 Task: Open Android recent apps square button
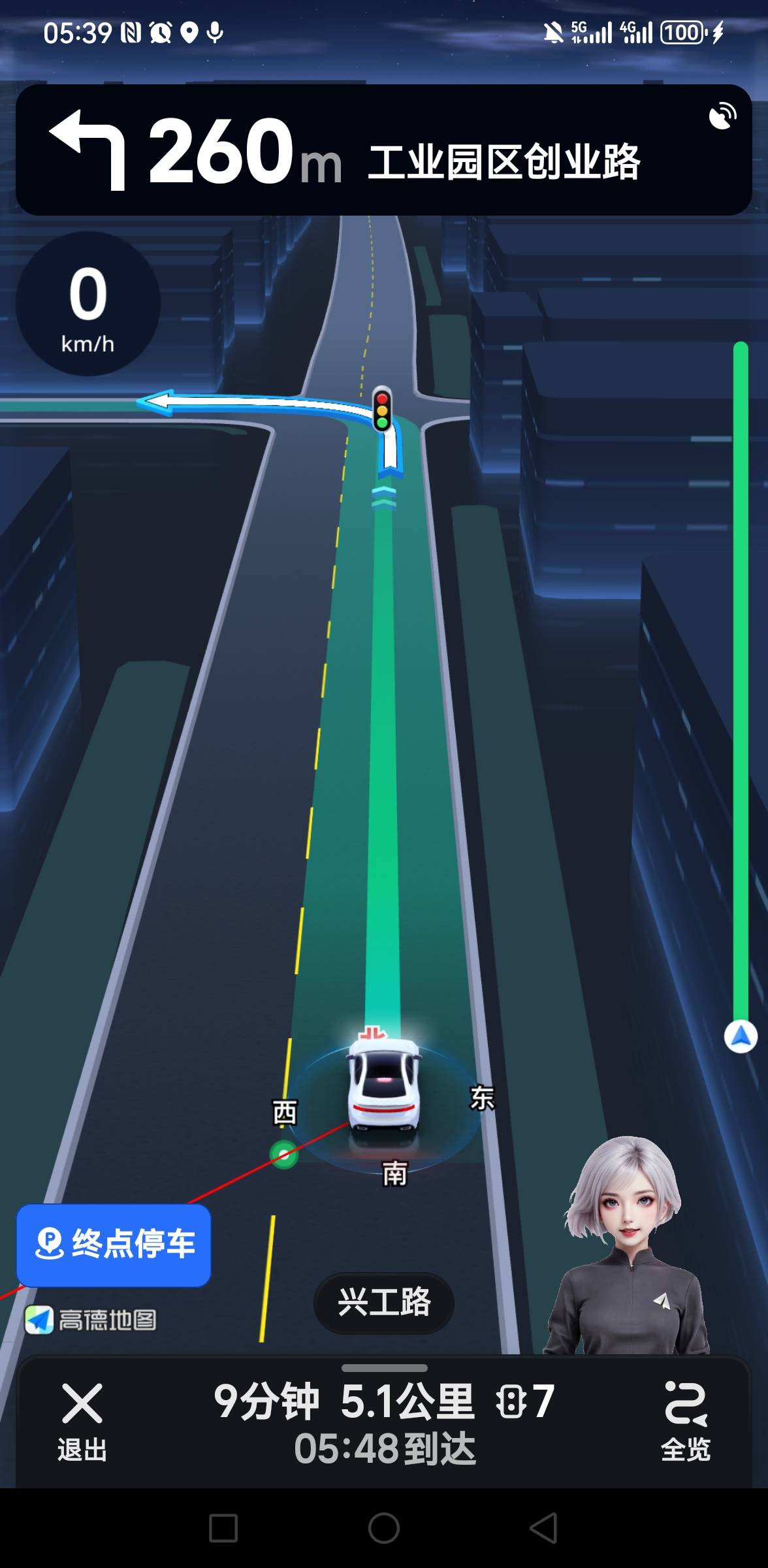223,1528
